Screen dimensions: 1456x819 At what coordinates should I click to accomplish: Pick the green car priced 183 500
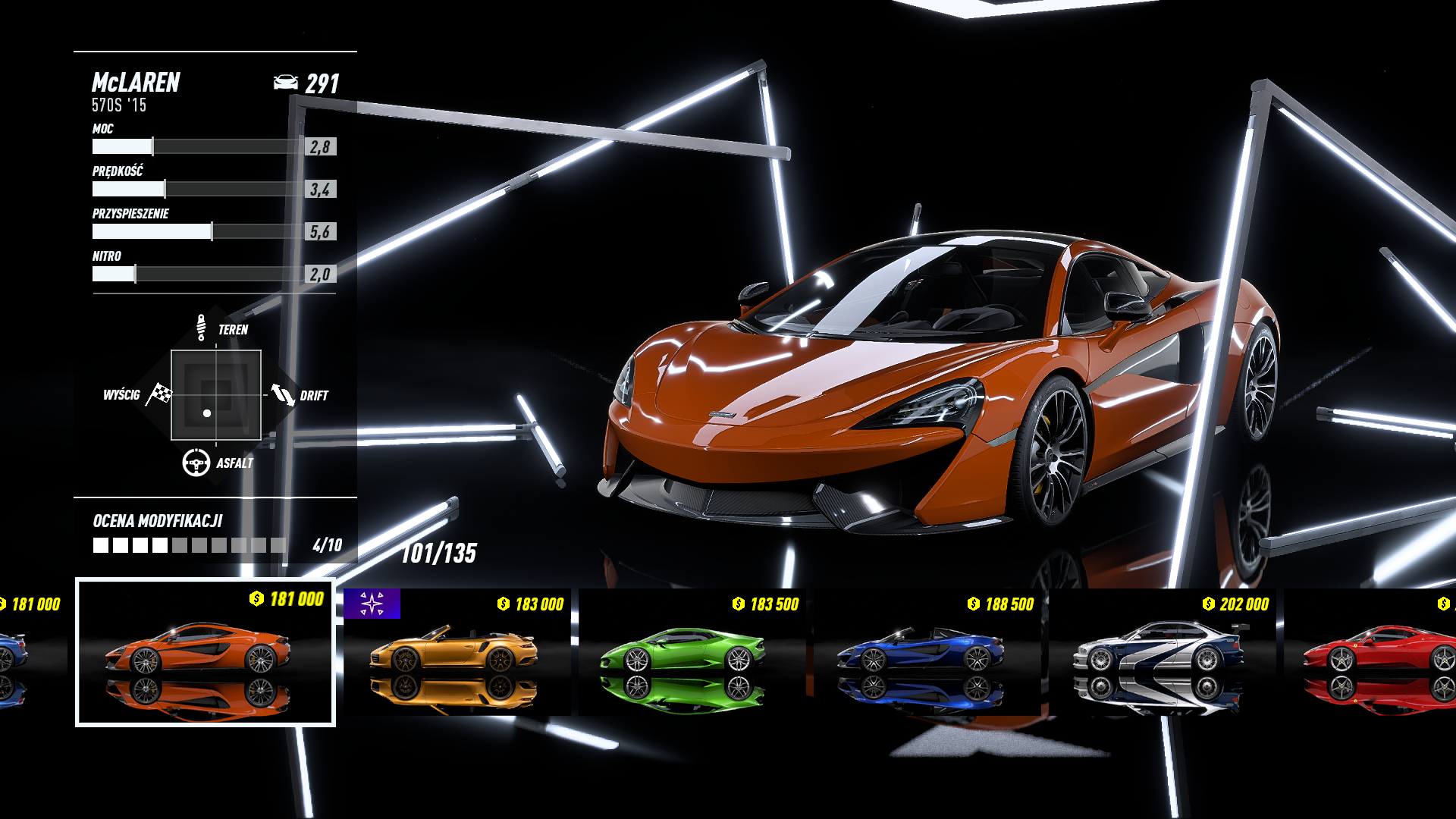[x=692, y=652]
